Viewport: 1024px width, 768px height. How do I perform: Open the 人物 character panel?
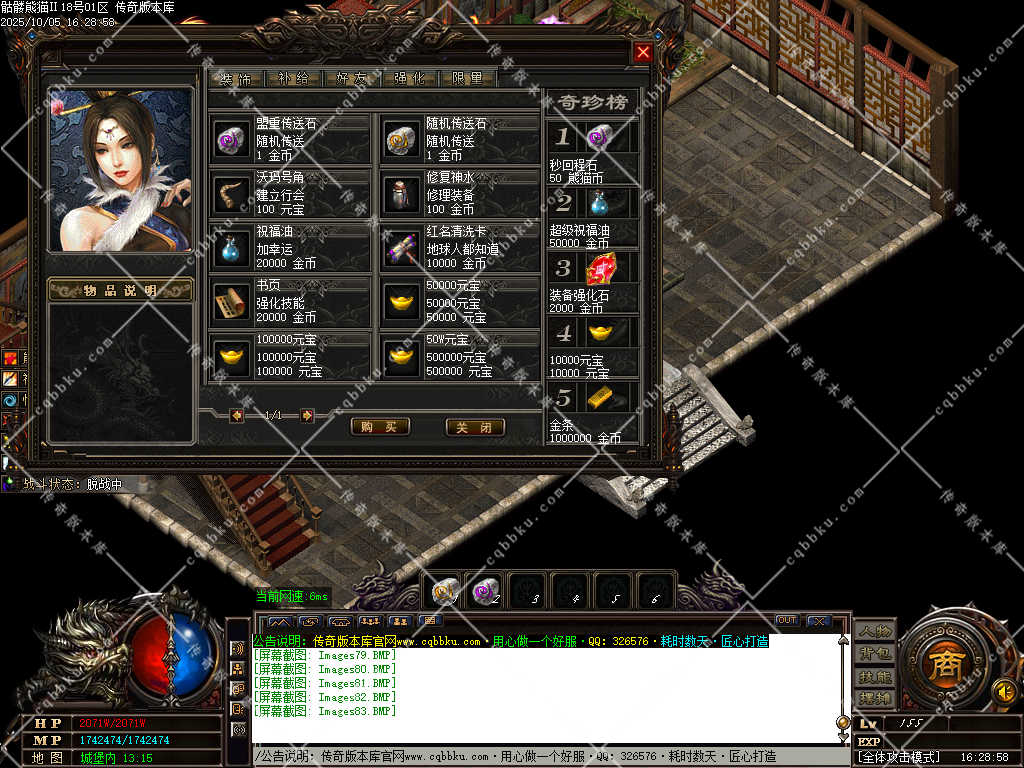[874, 631]
